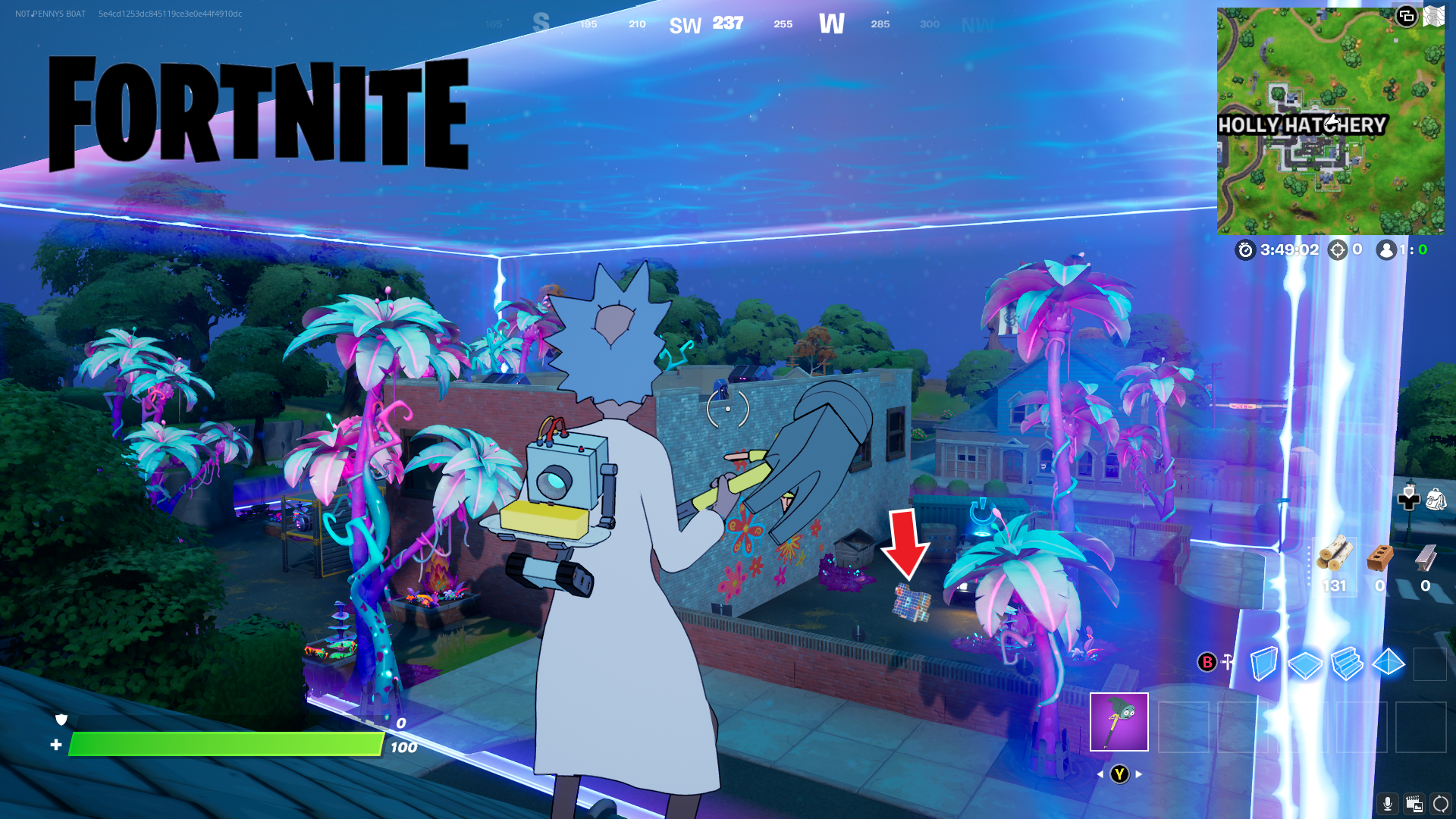Select the stairs build piece icon

tap(1347, 665)
